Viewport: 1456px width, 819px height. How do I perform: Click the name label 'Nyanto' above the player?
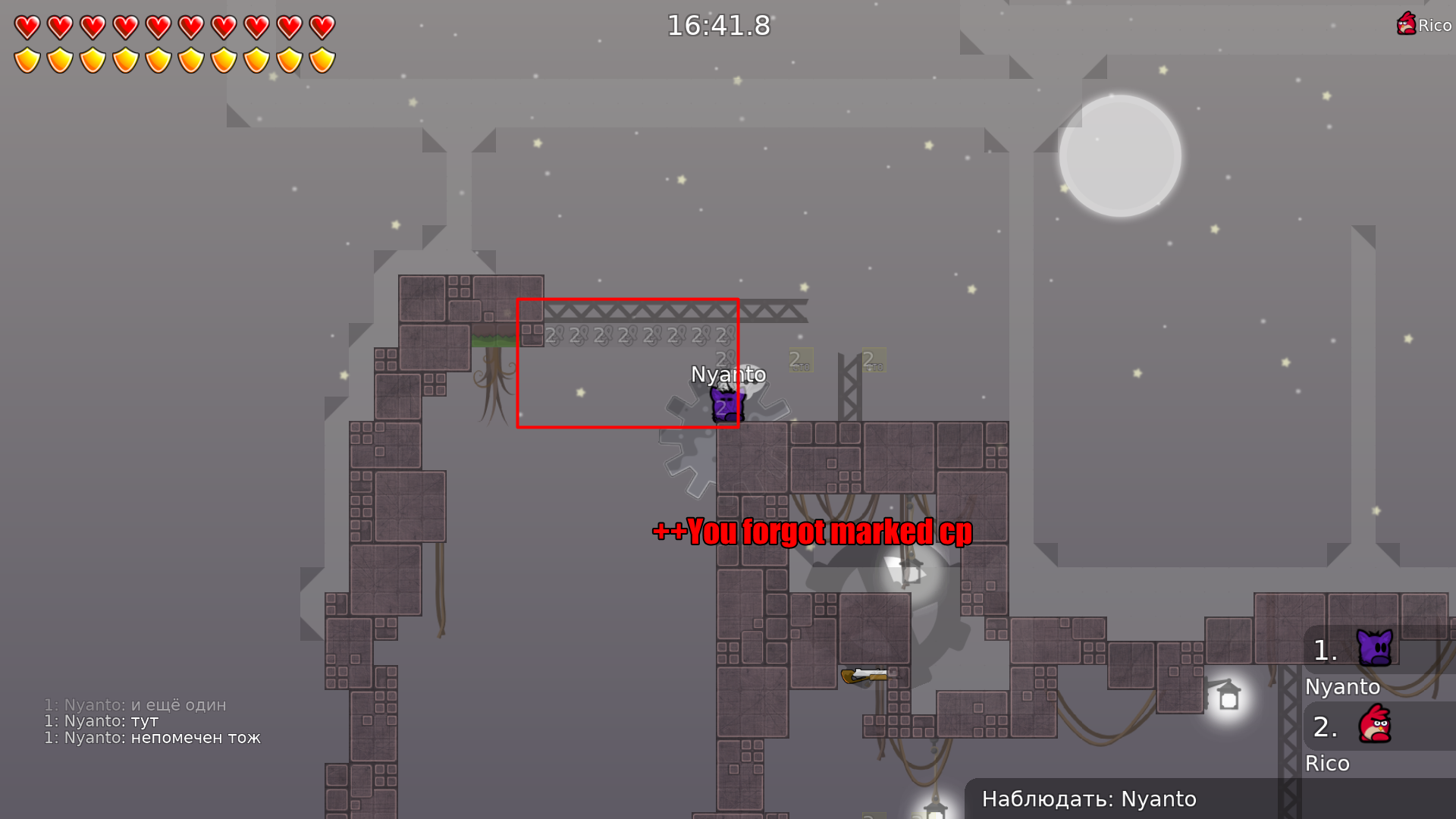[x=728, y=374]
